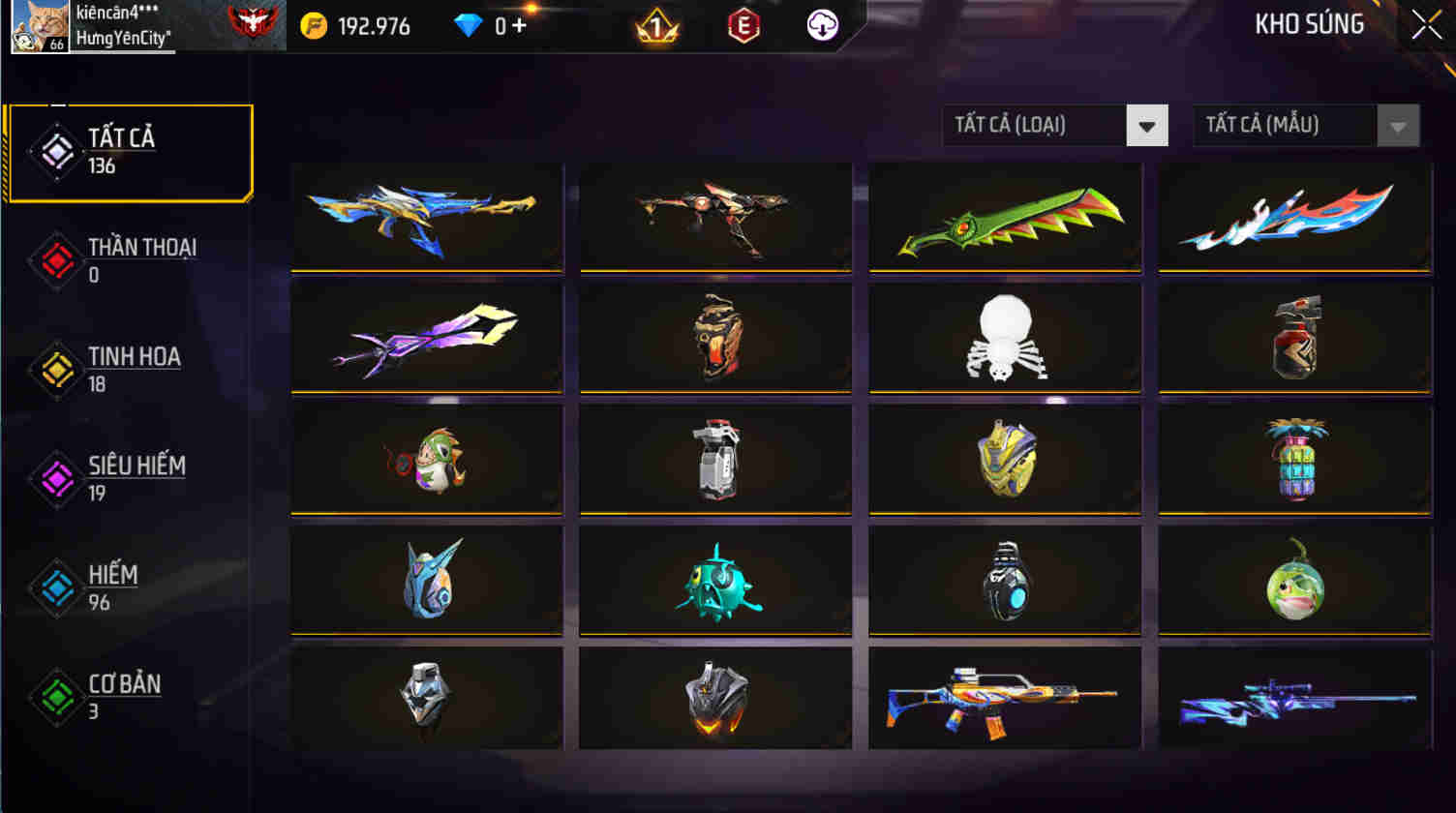
Task: Click the TẤT CẢ rarity diamond icon
Action: click(x=56, y=151)
